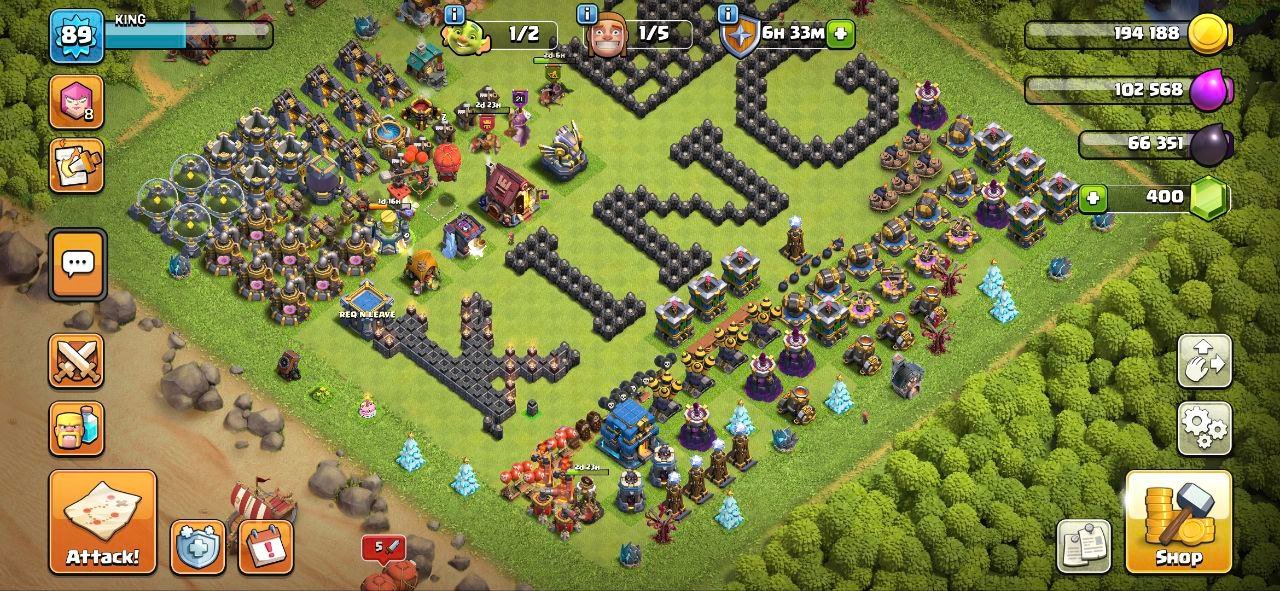Open the settings gear menu

click(x=1205, y=429)
